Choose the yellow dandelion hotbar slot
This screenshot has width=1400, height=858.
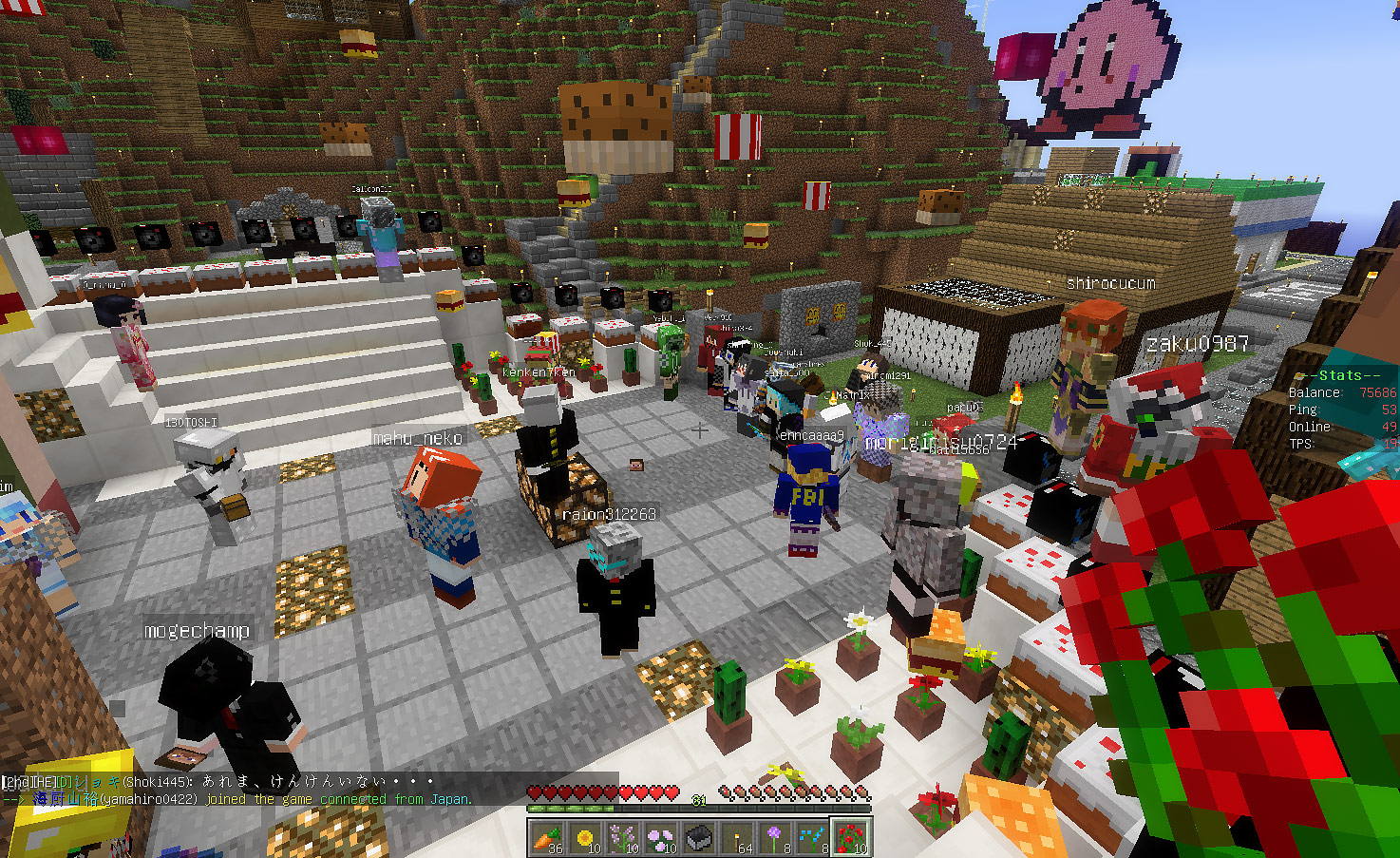[x=585, y=838]
